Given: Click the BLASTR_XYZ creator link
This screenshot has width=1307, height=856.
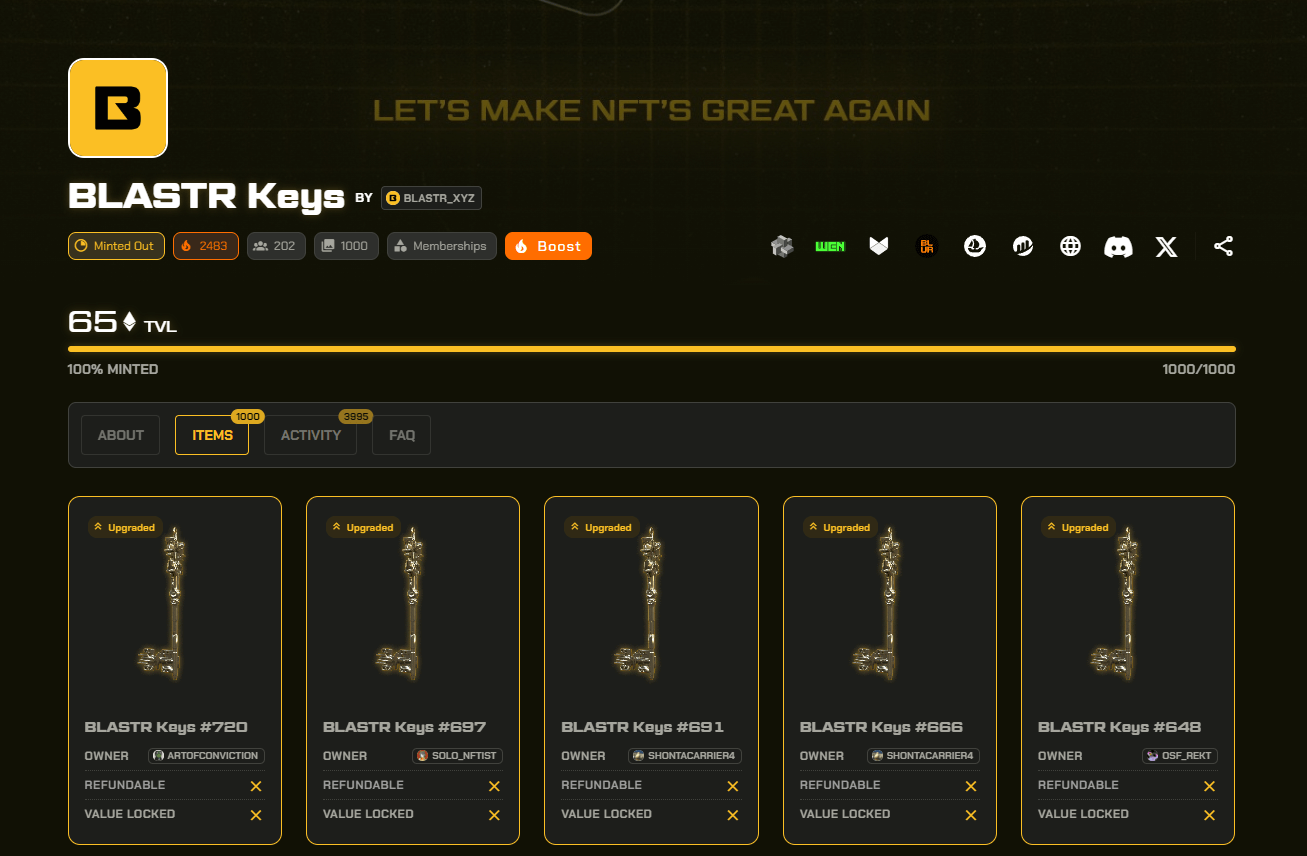Looking at the screenshot, I should tap(431, 197).
